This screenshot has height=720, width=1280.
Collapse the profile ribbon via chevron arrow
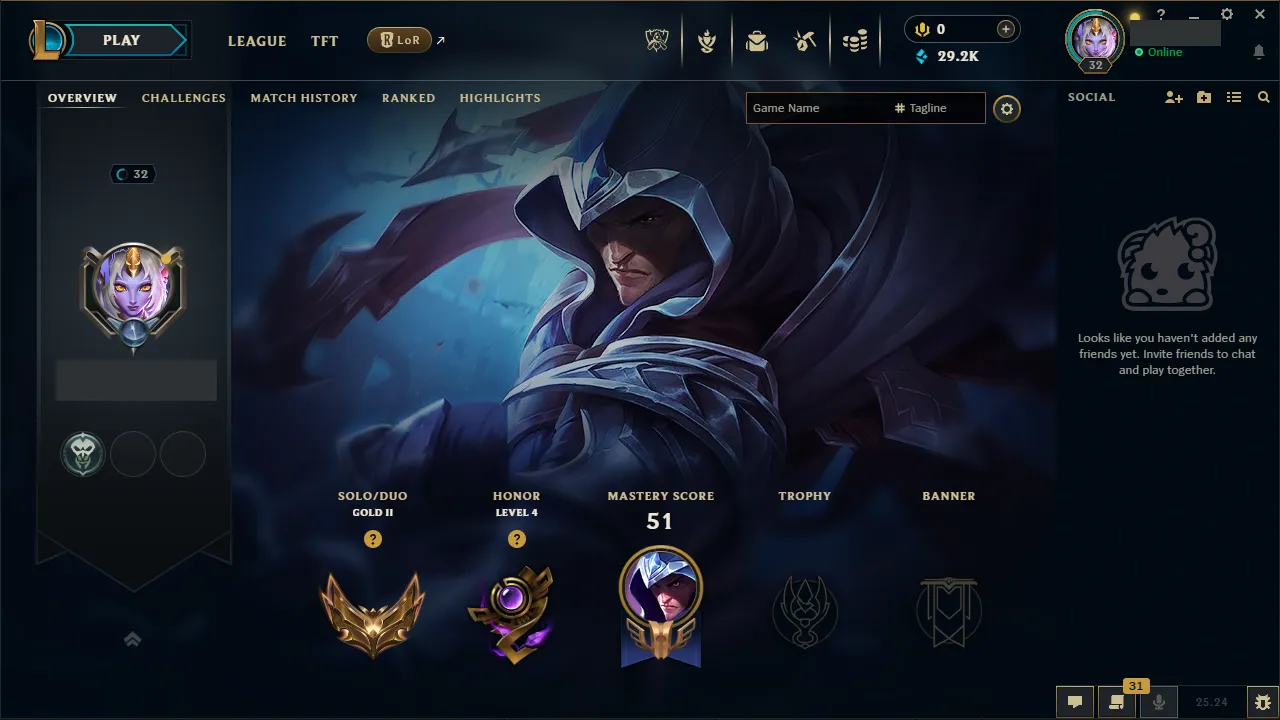point(133,638)
